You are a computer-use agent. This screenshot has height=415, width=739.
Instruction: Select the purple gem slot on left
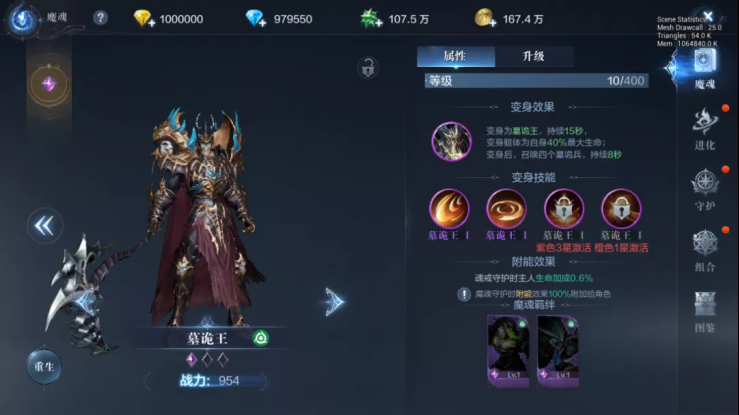point(48,85)
